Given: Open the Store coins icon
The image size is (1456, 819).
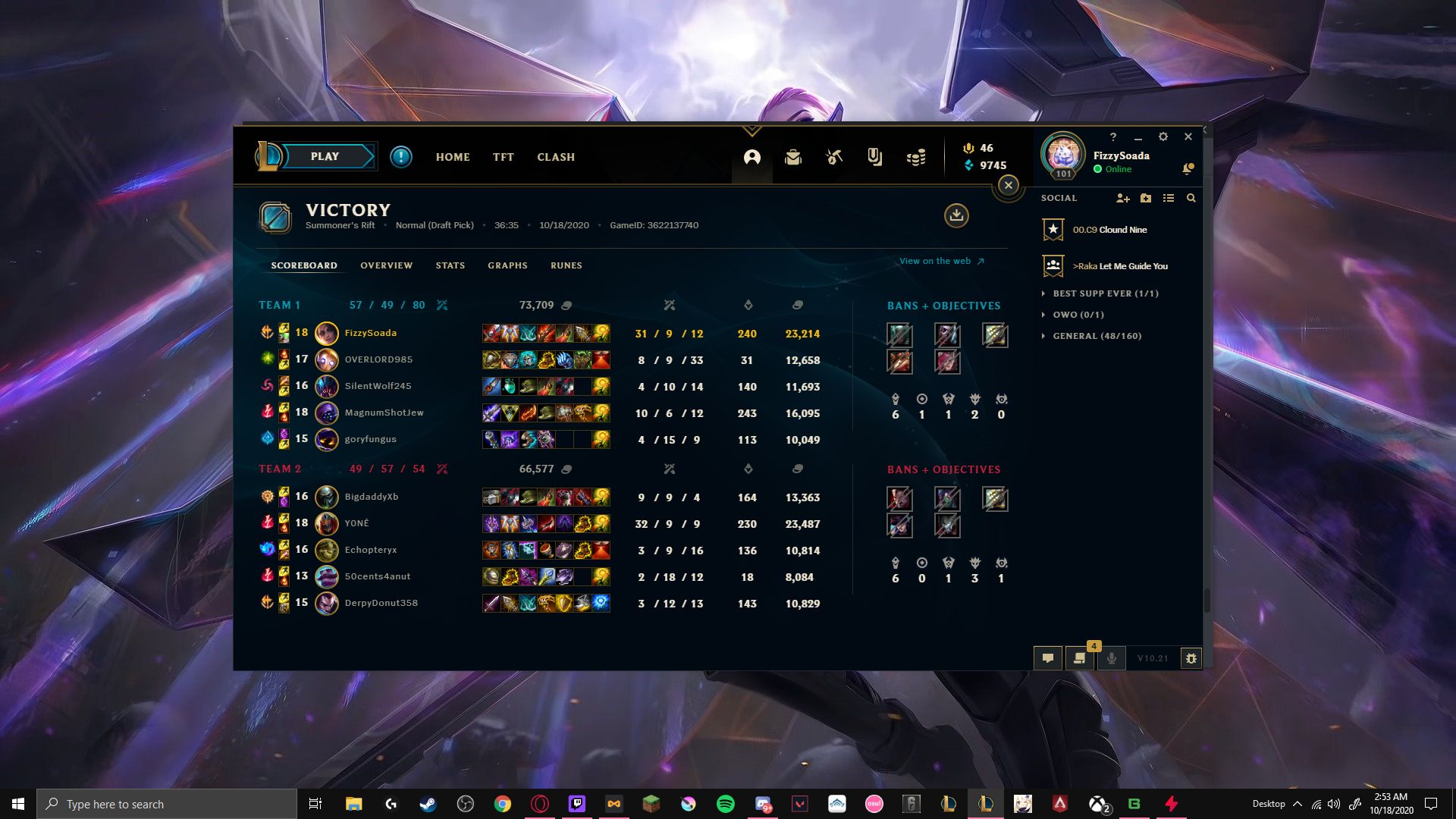Looking at the screenshot, I should click(915, 157).
